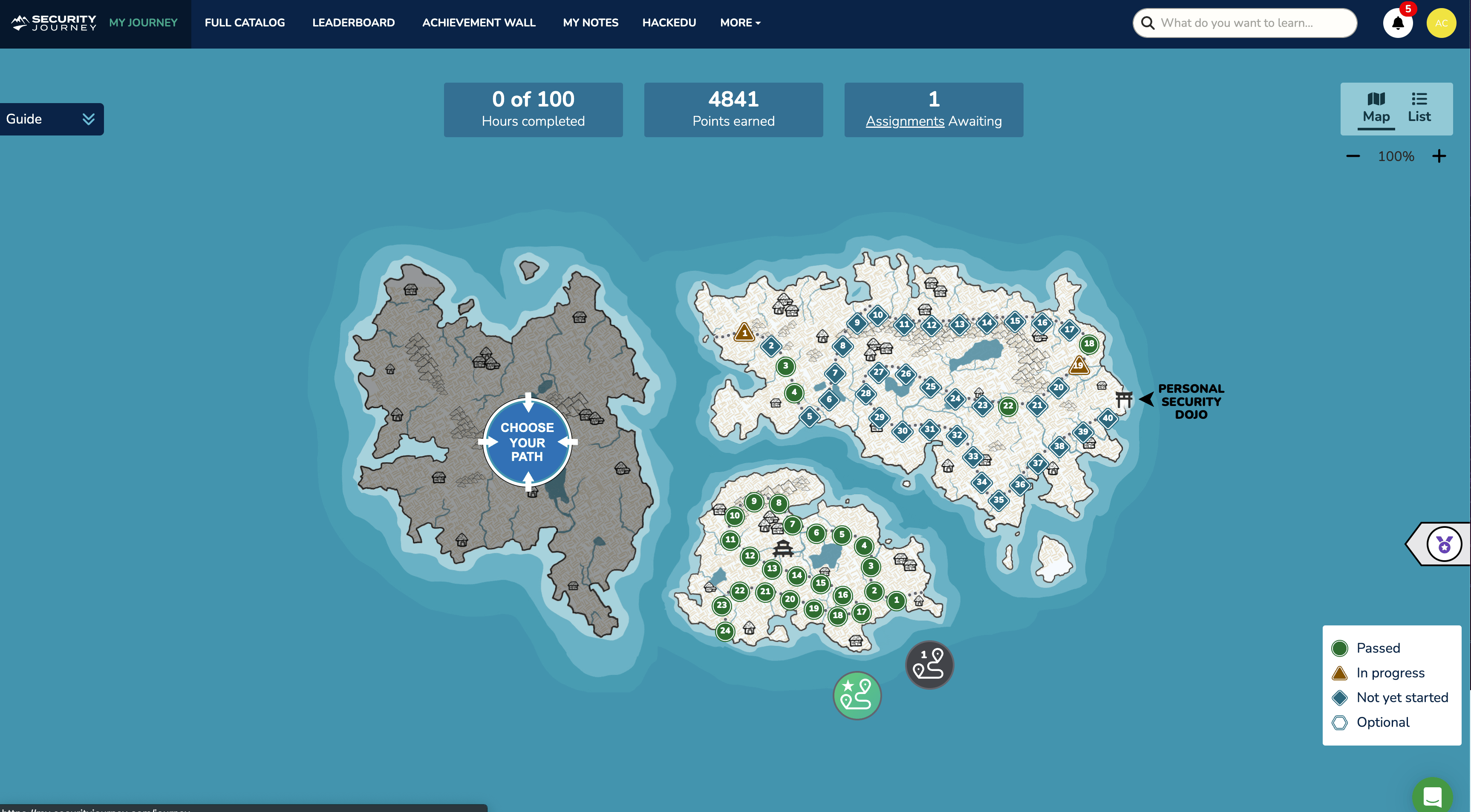Viewport: 1471px width, 812px height.
Task: Click the Assignments awaiting link
Action: (905, 121)
